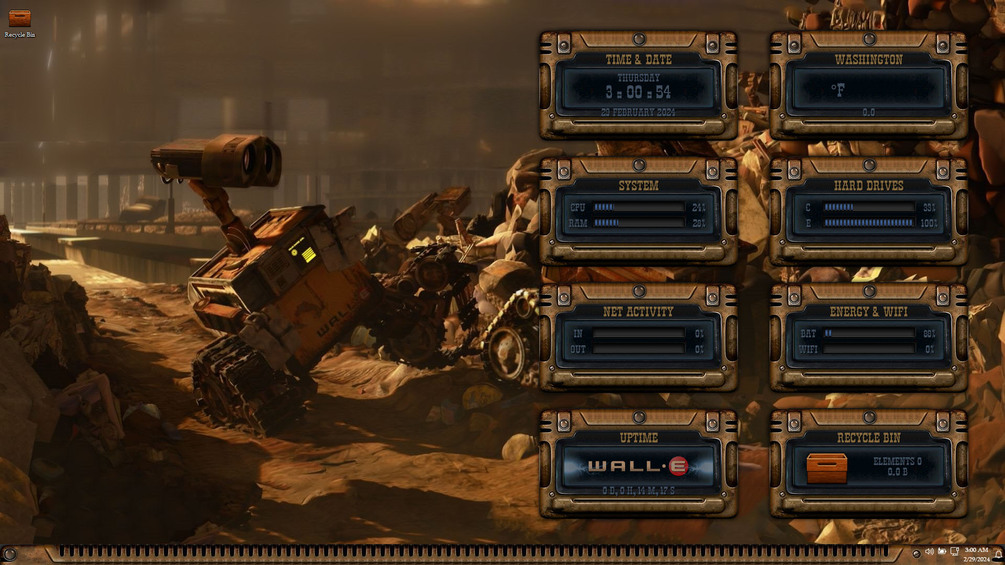Viewport: 1005px width, 565px height.
Task: Open the Recycle Bin desktop icon
Action: click(x=19, y=20)
